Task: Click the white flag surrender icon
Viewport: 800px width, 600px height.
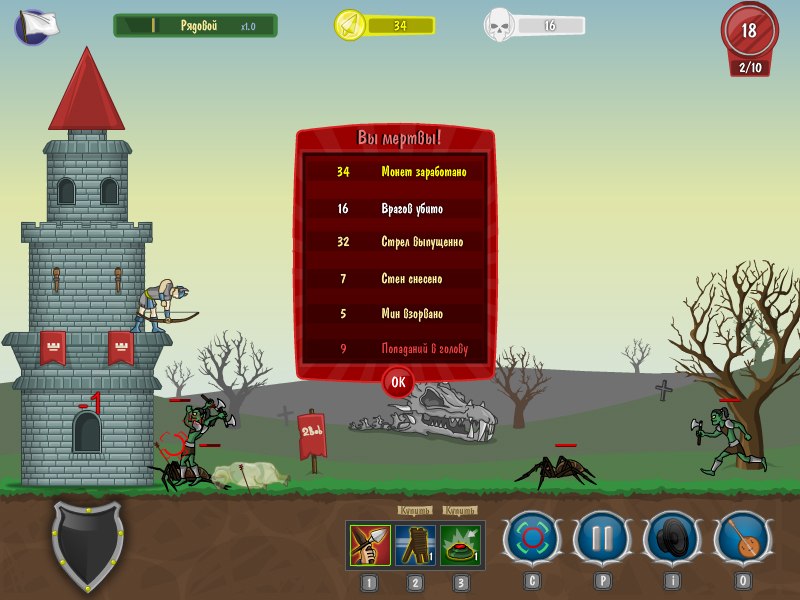Action: 37,25
